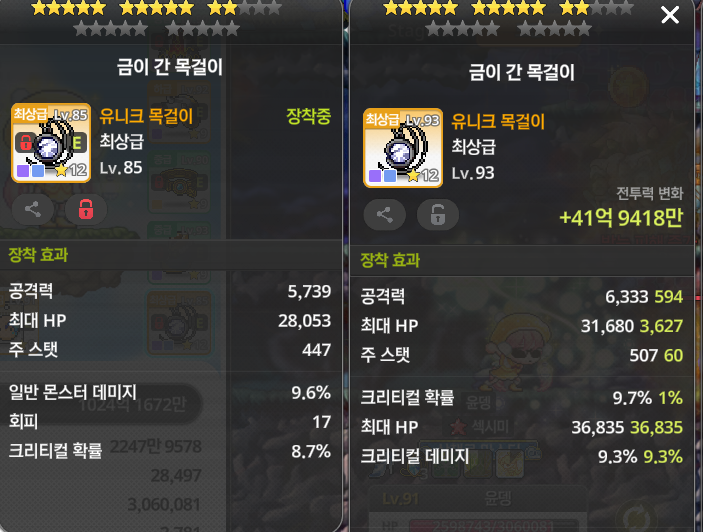This screenshot has width=703, height=532.
Task: Select the equipped Lv.85 necklace icon
Action: point(51,143)
